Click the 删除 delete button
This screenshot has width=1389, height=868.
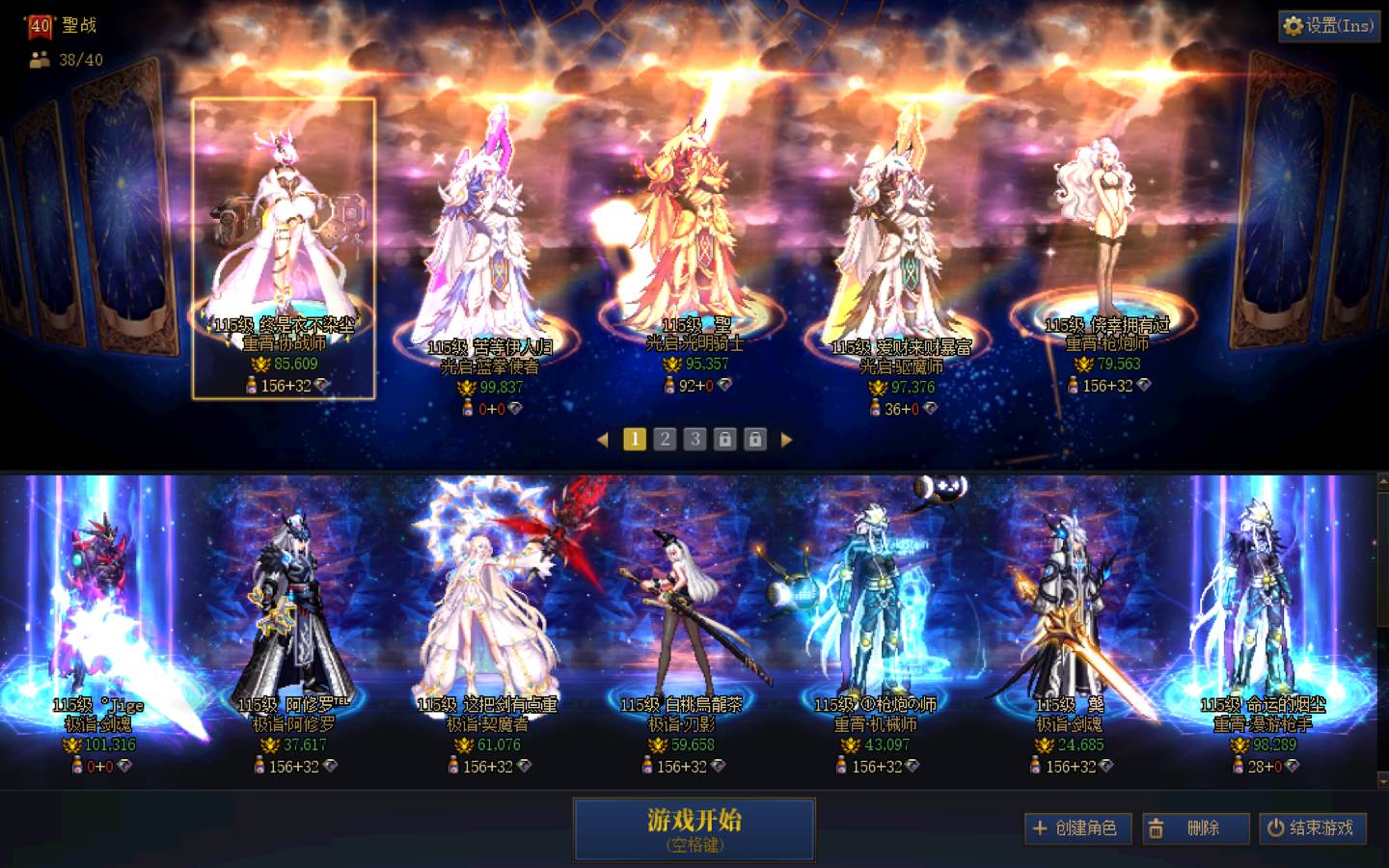click(x=1195, y=828)
